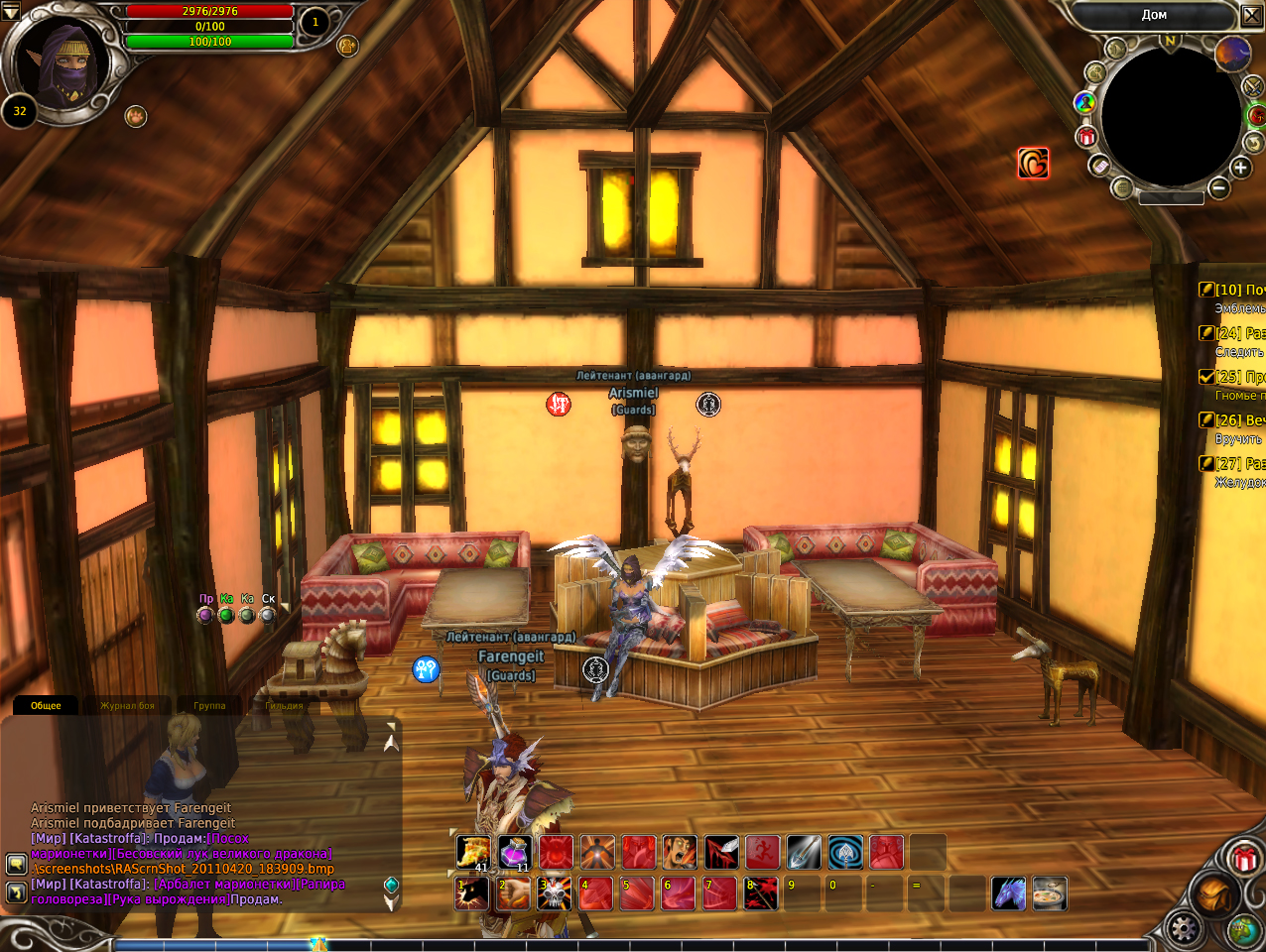Open settings with the gear button
Screen dimensions: 1266x952
[1183, 929]
